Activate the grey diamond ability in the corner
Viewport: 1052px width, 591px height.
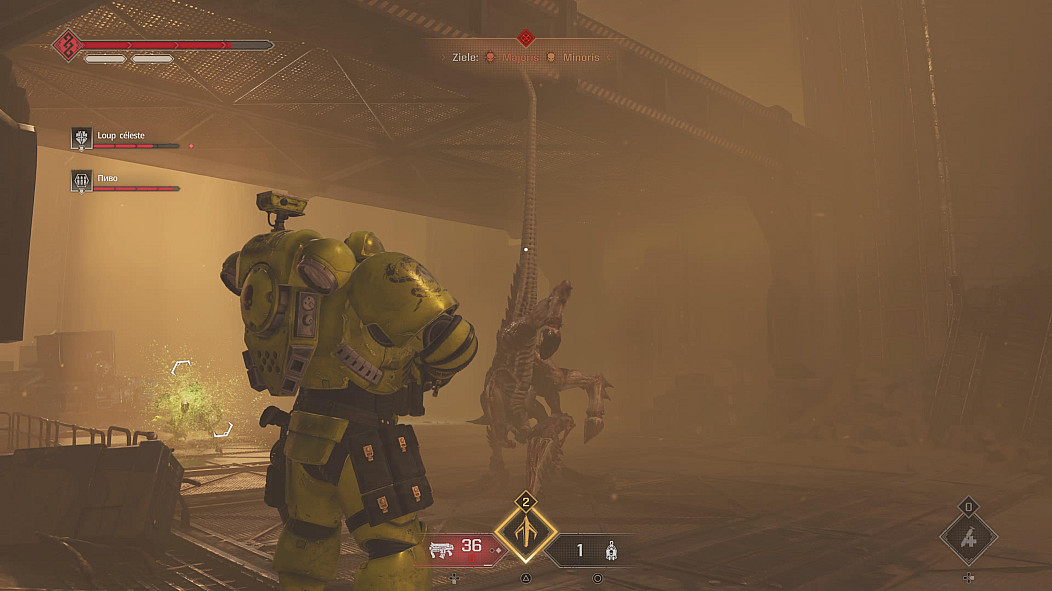[968, 537]
